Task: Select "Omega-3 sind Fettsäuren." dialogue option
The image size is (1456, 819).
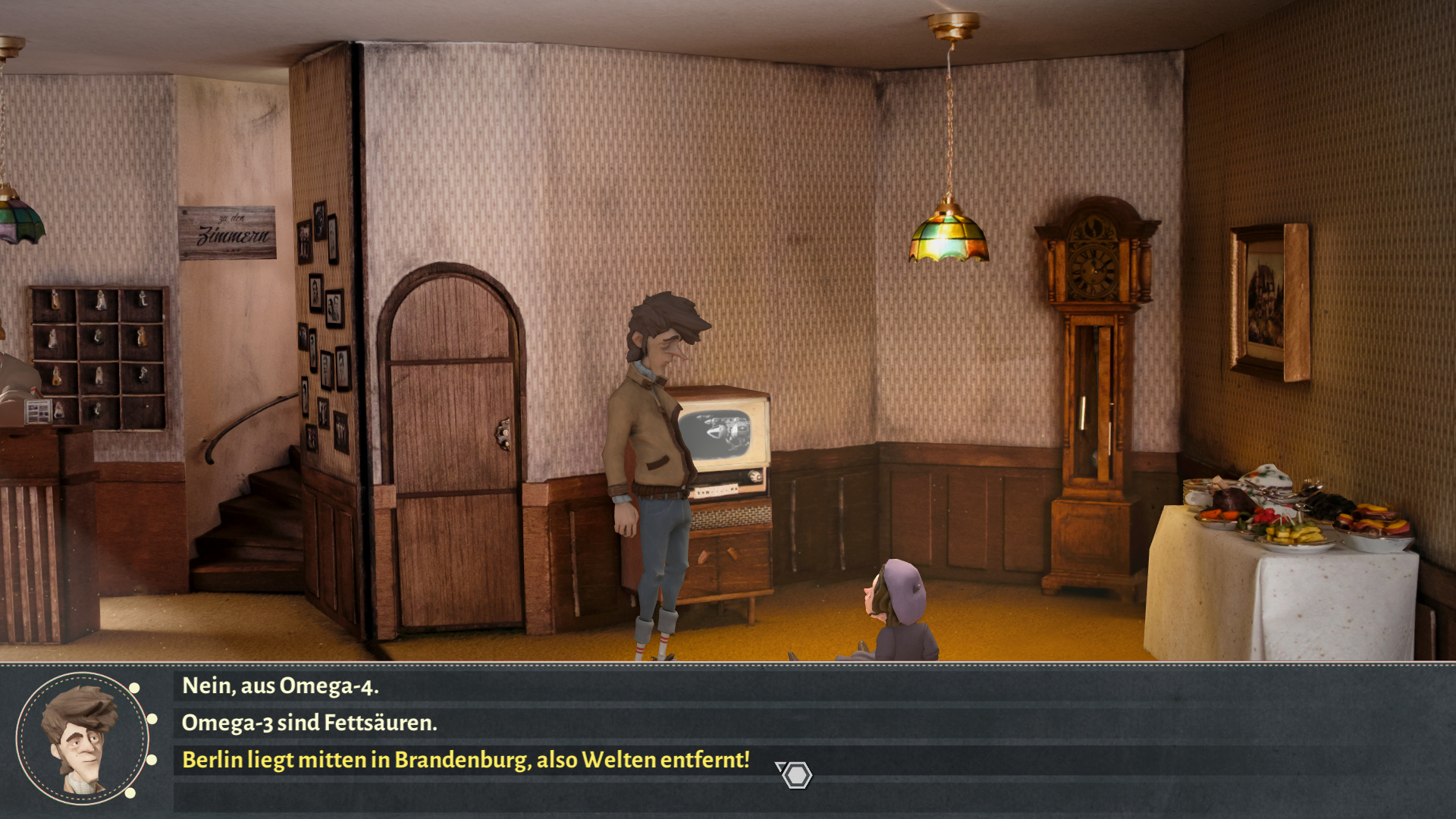Action: 309,723
